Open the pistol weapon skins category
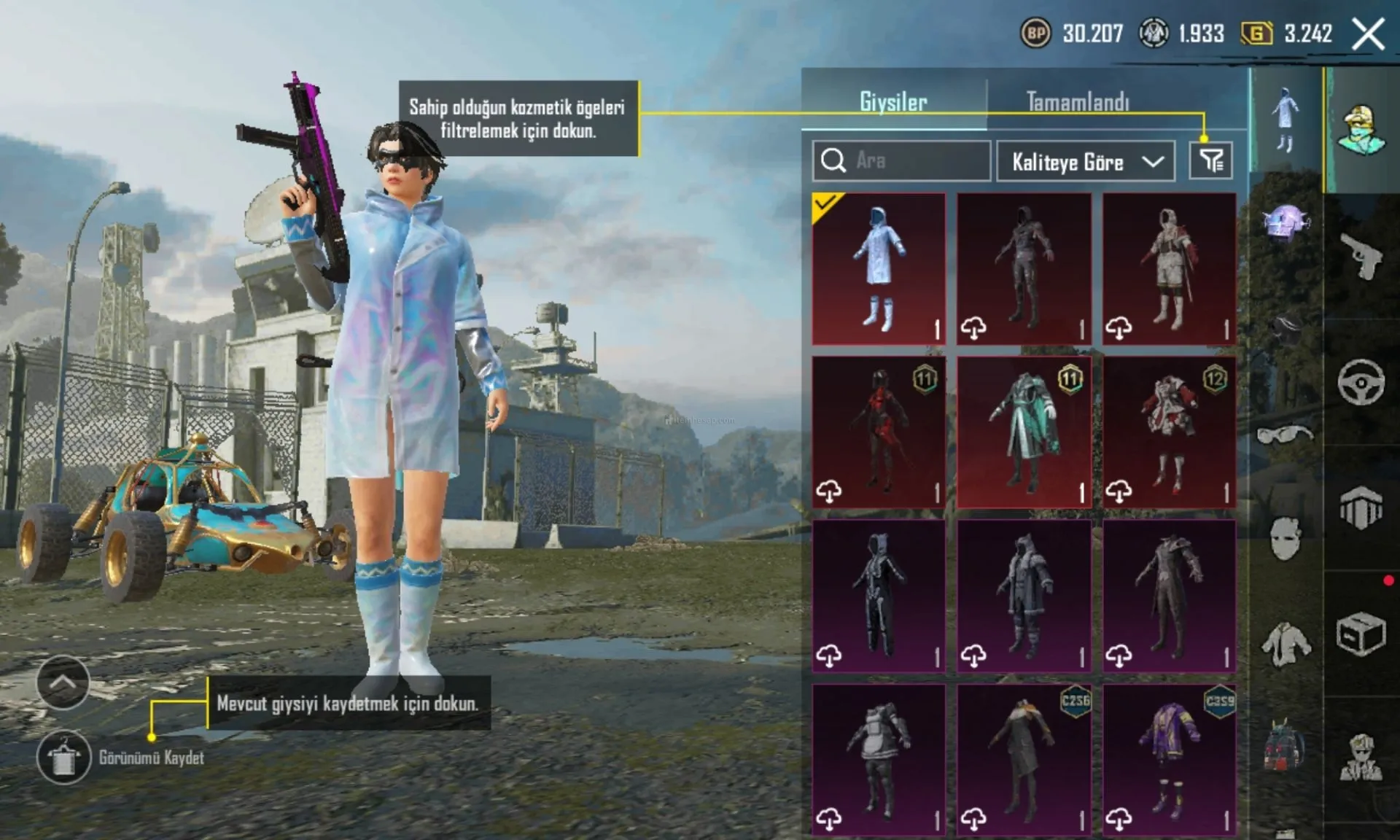The height and width of the screenshot is (840, 1400). (x=1361, y=257)
